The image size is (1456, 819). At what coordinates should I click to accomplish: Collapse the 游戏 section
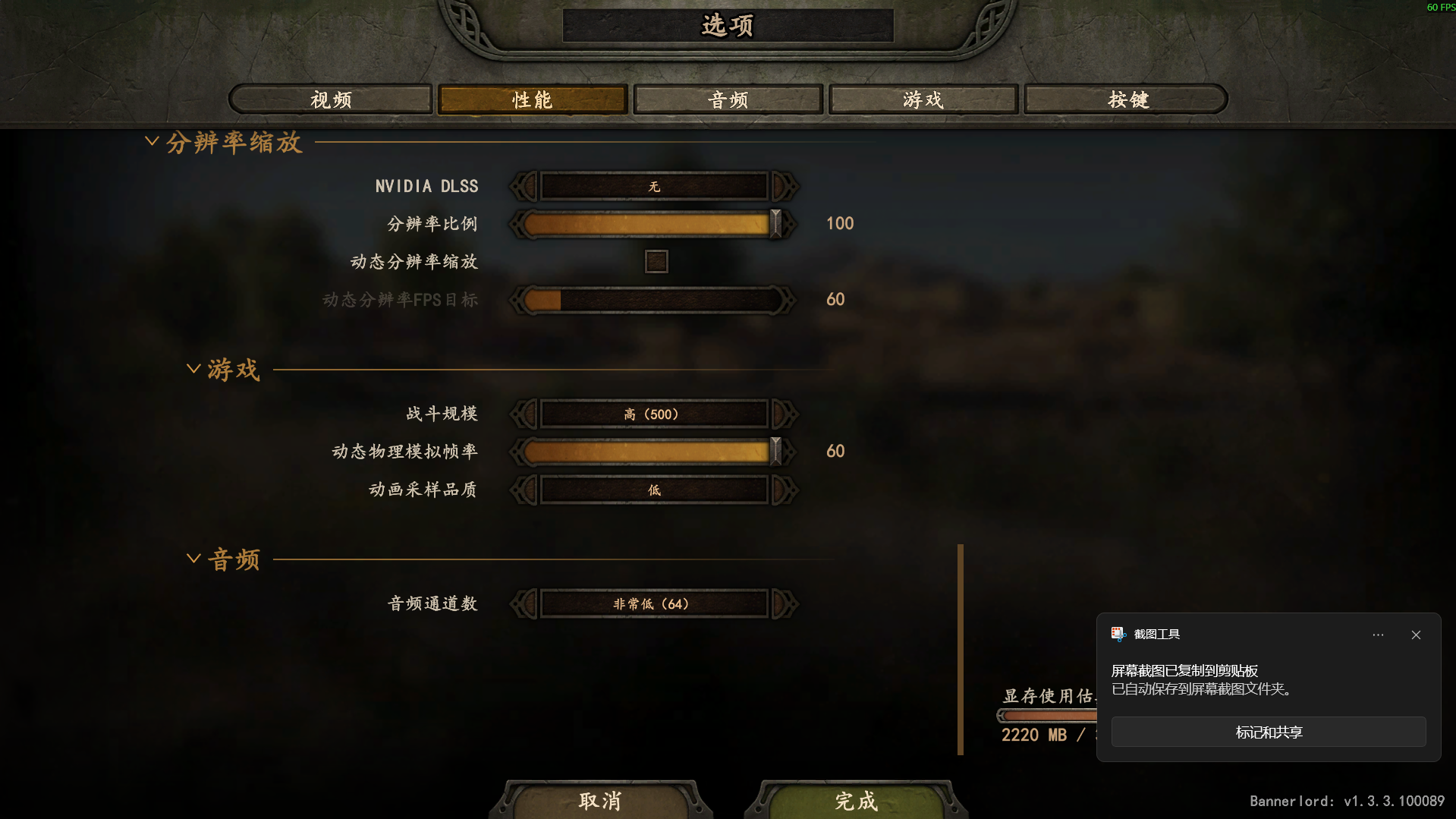click(193, 367)
